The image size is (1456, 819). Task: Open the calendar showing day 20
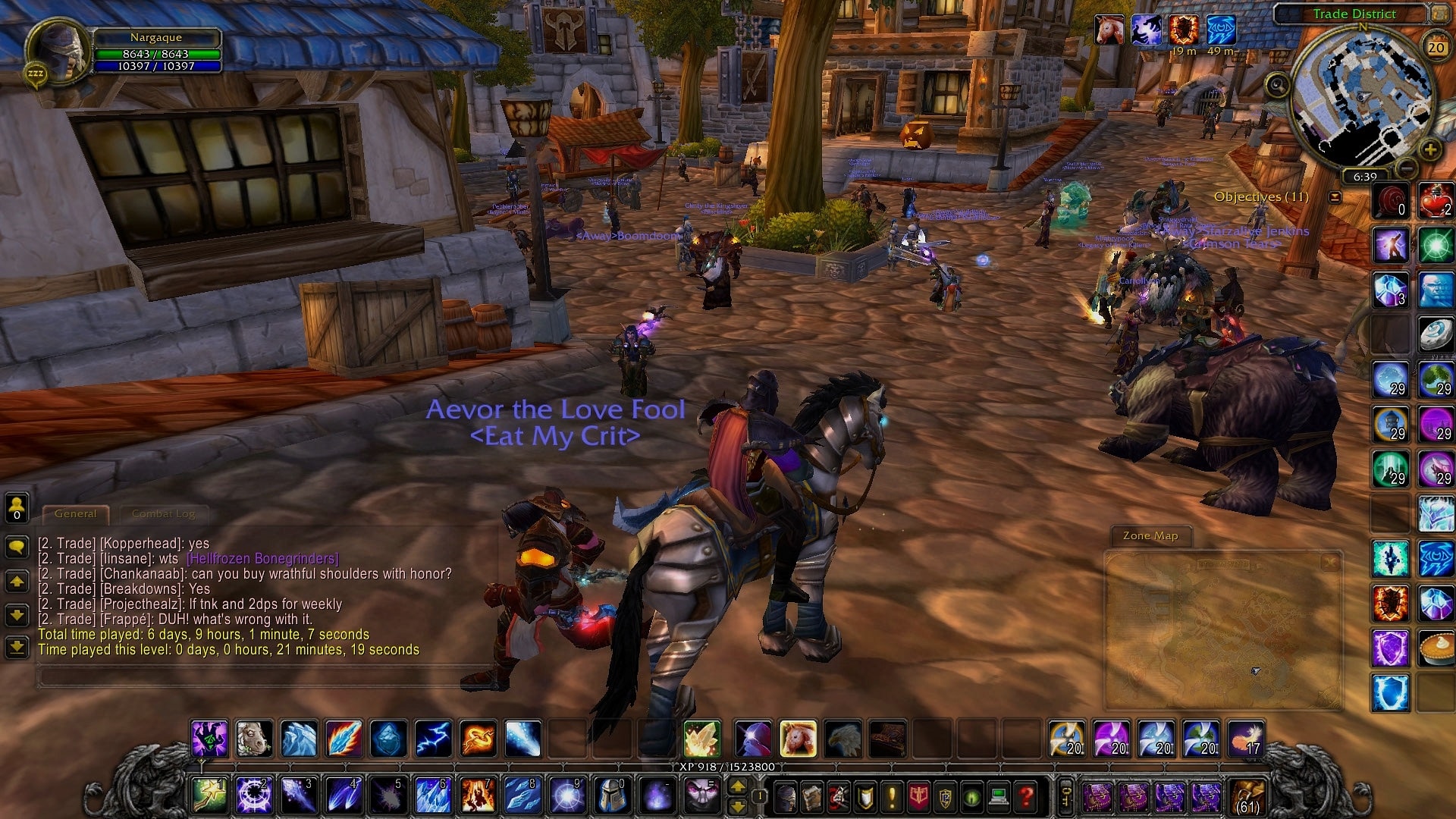(x=1437, y=47)
